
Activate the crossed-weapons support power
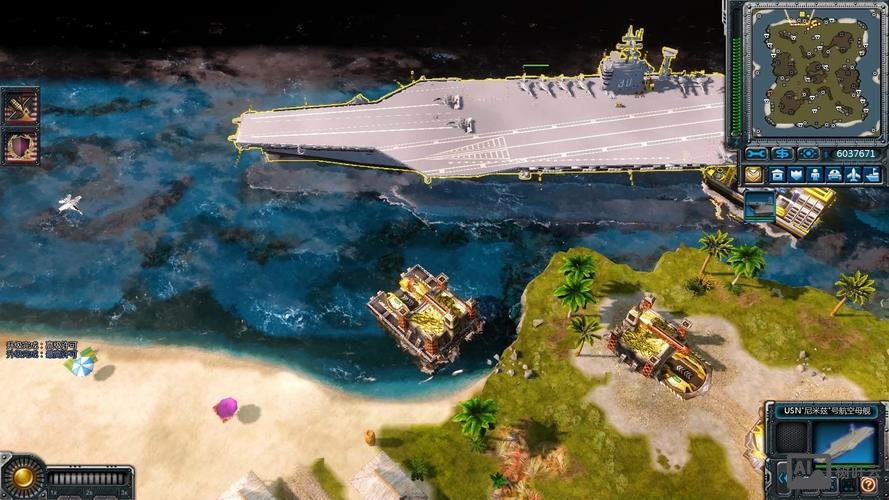pos(20,106)
